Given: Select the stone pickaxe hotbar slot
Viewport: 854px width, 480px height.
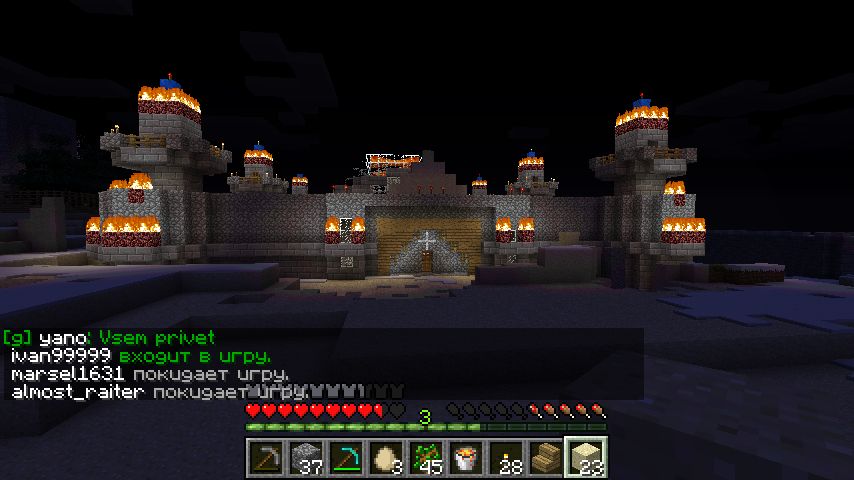Looking at the screenshot, I should point(266,458).
